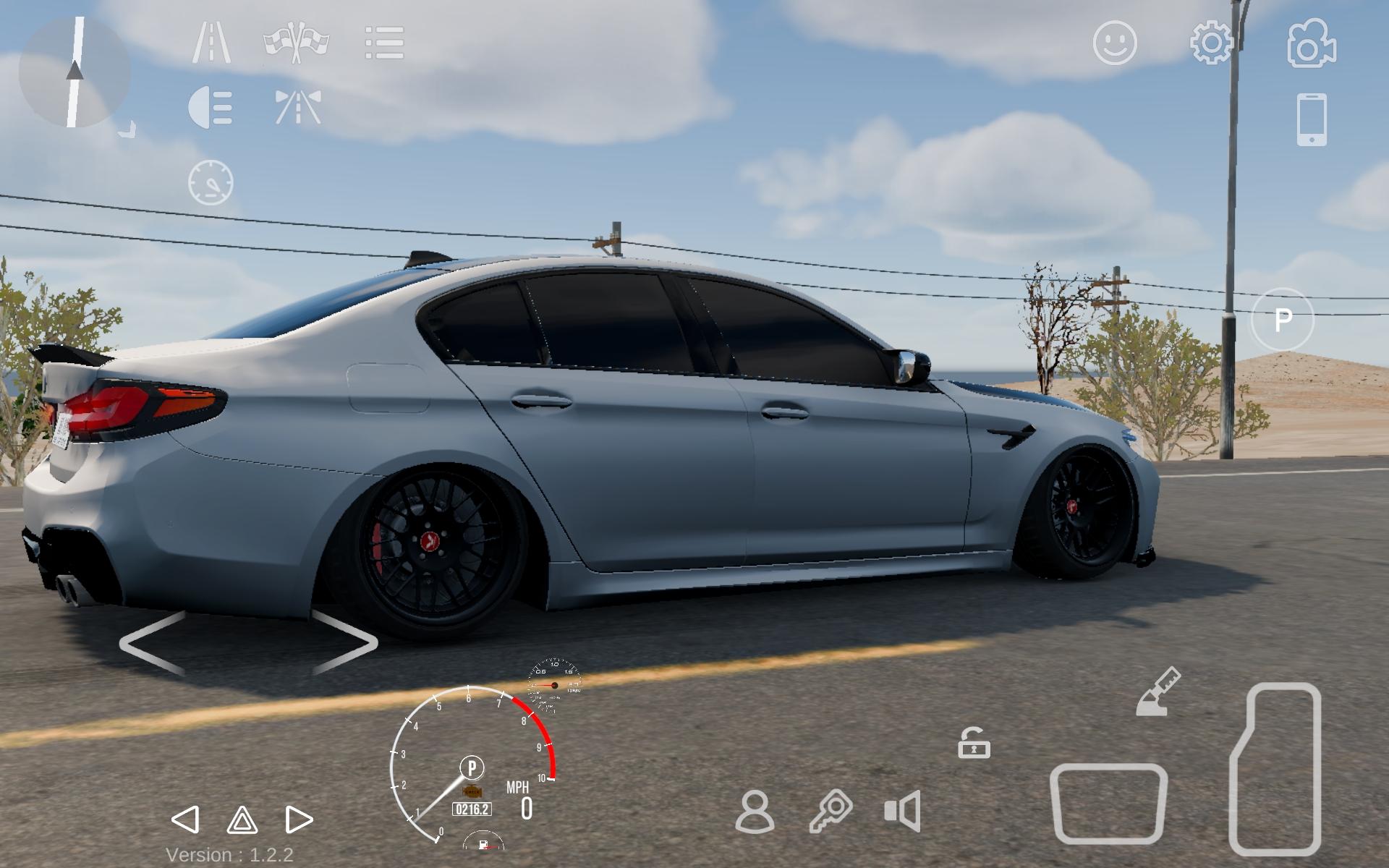The image size is (1389, 868).
Task: Turn on the right turn signal
Action: [298, 820]
